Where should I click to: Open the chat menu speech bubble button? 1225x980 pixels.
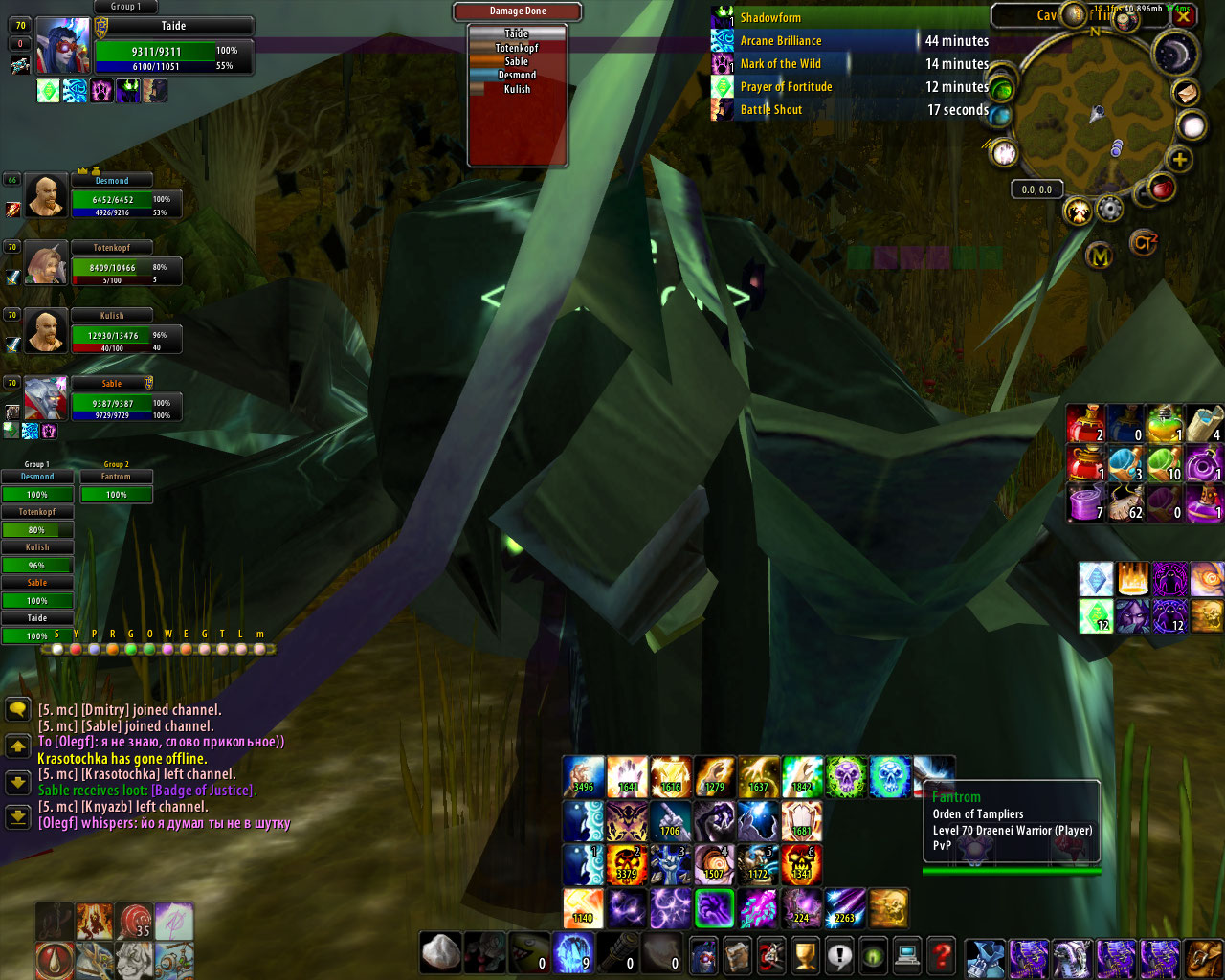17,709
